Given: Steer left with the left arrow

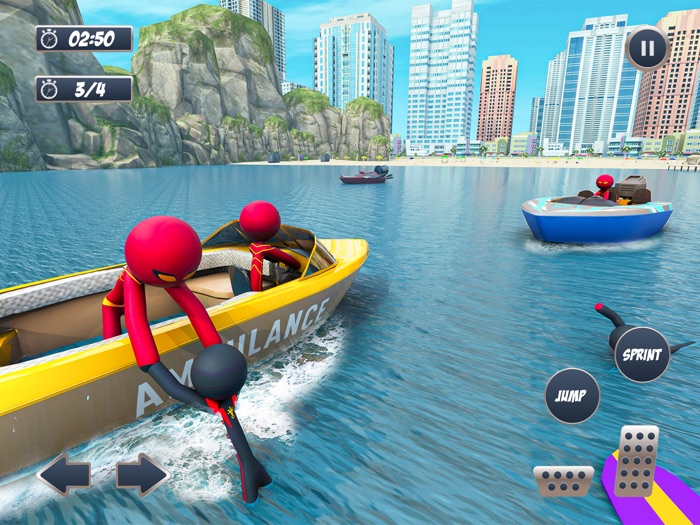Looking at the screenshot, I should (x=65, y=474).
